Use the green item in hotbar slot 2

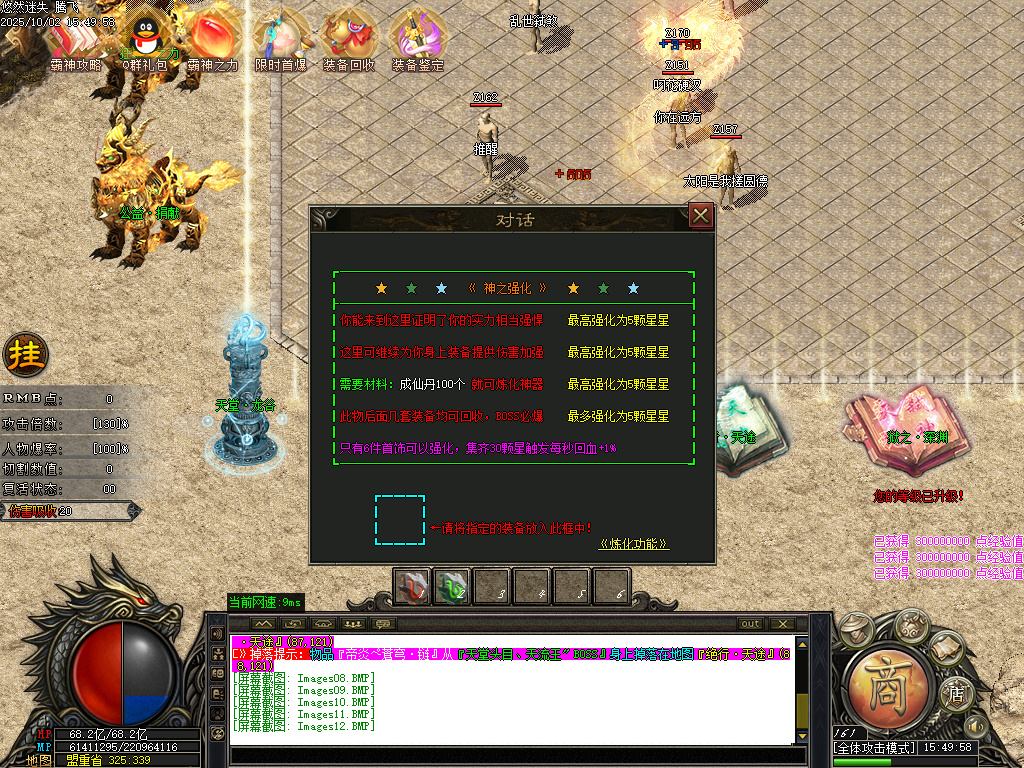click(x=452, y=587)
